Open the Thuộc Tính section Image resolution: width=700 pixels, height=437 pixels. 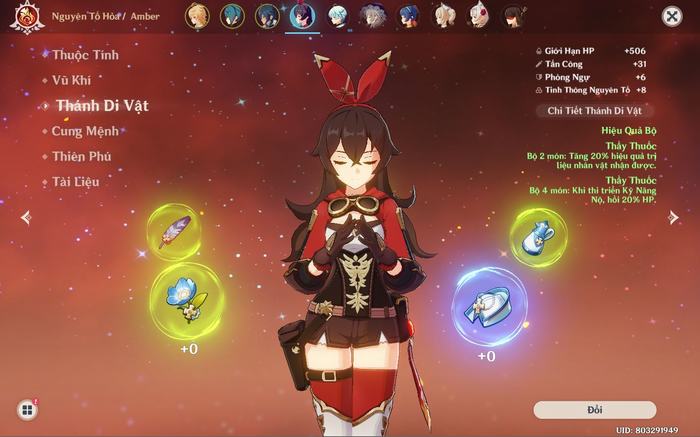tap(85, 55)
